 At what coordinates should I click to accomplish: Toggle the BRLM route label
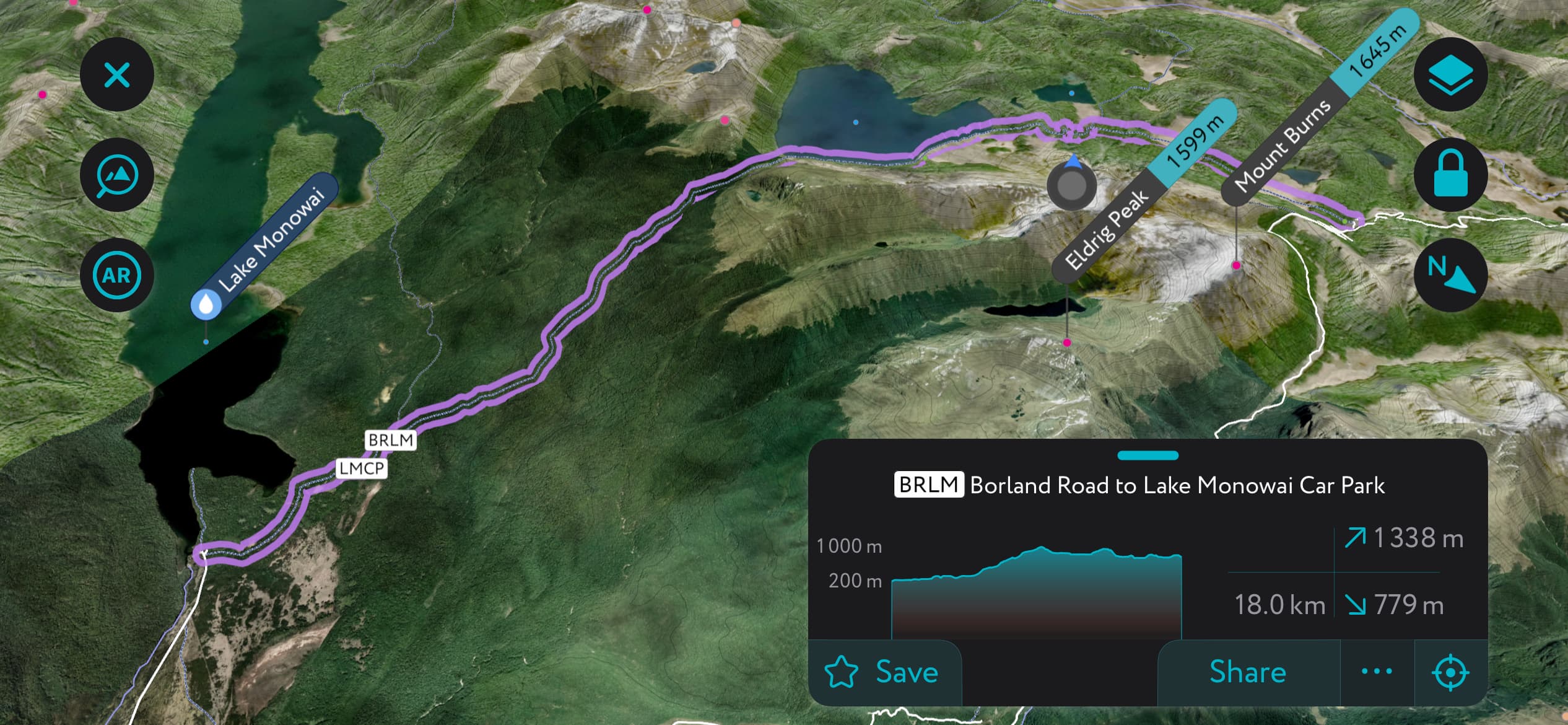coord(391,441)
